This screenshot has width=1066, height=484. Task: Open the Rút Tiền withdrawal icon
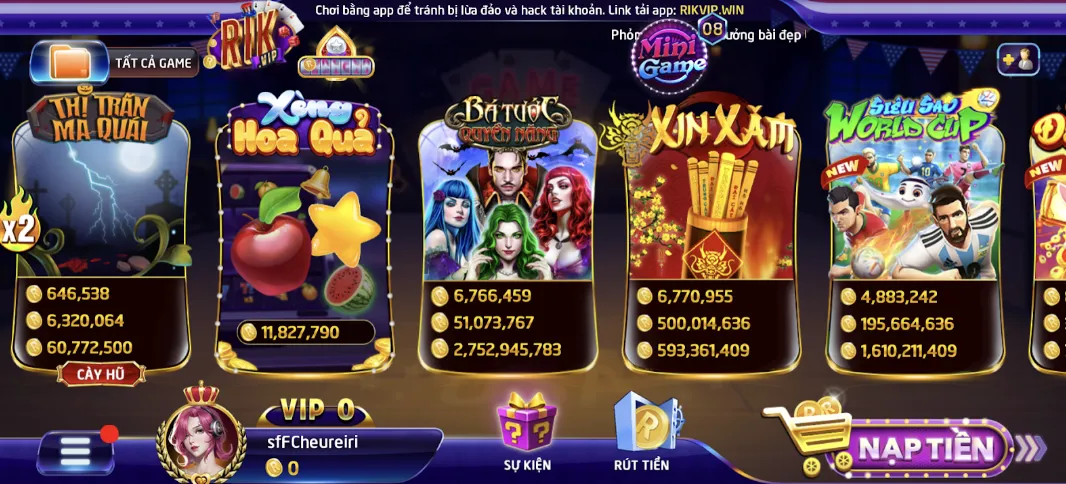(x=643, y=432)
